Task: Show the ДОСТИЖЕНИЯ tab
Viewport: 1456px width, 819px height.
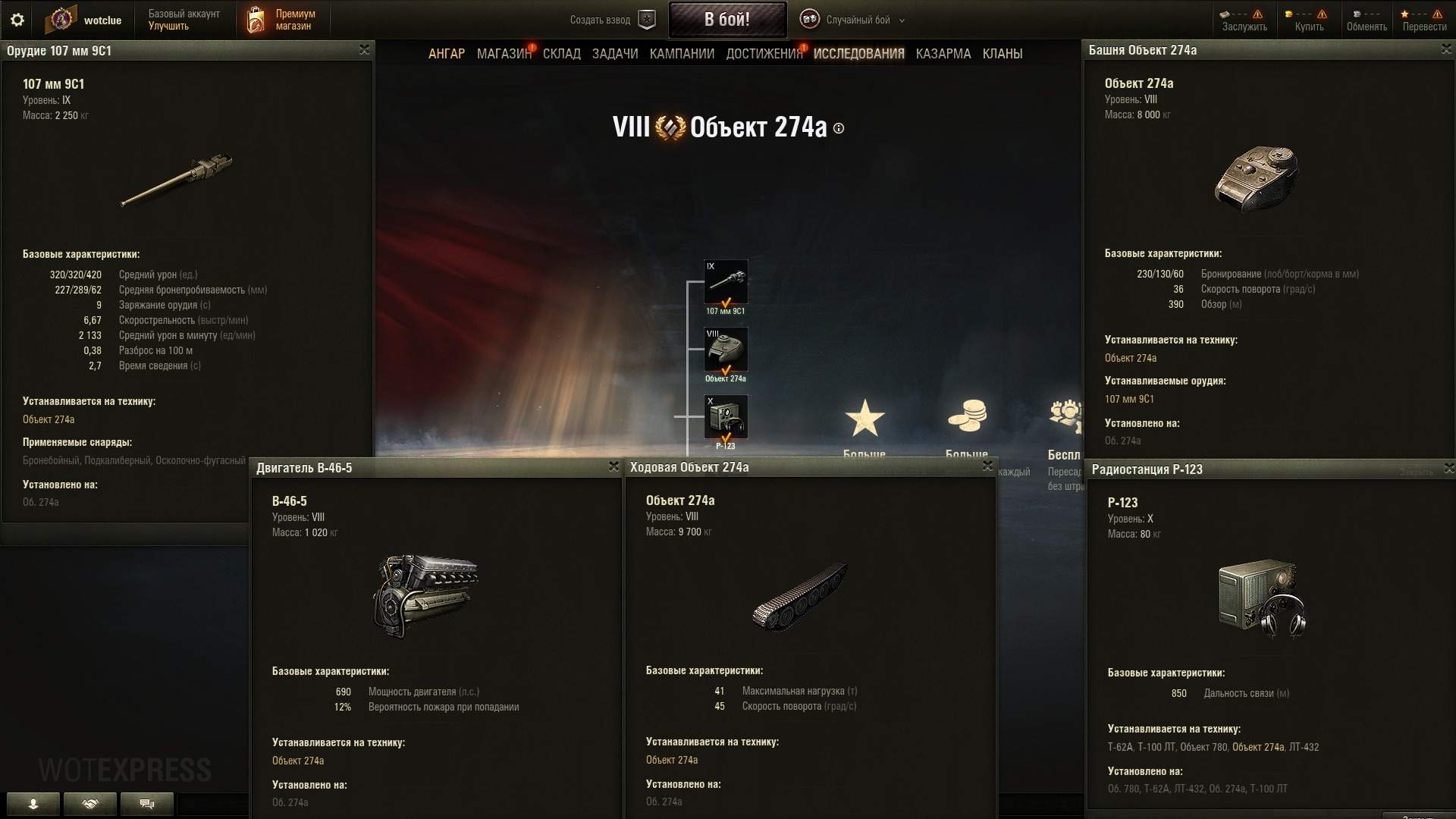Action: [x=764, y=54]
